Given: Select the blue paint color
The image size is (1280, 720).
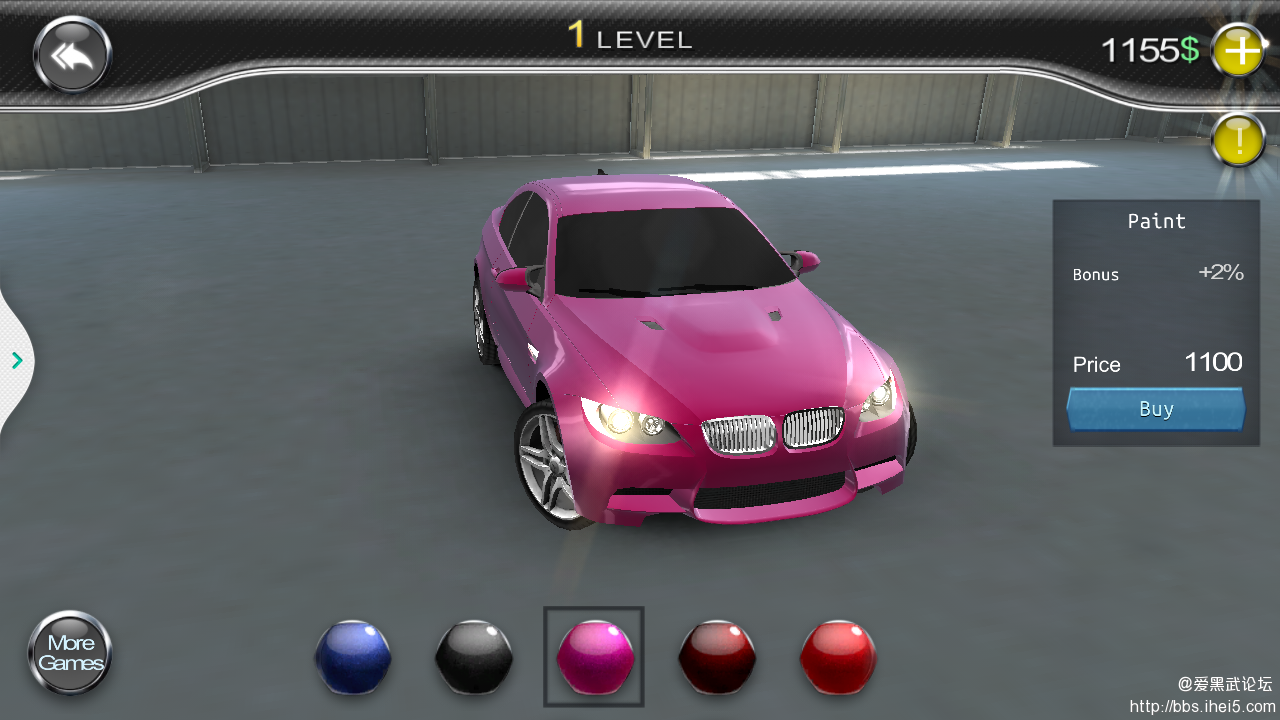Looking at the screenshot, I should 353,657.
